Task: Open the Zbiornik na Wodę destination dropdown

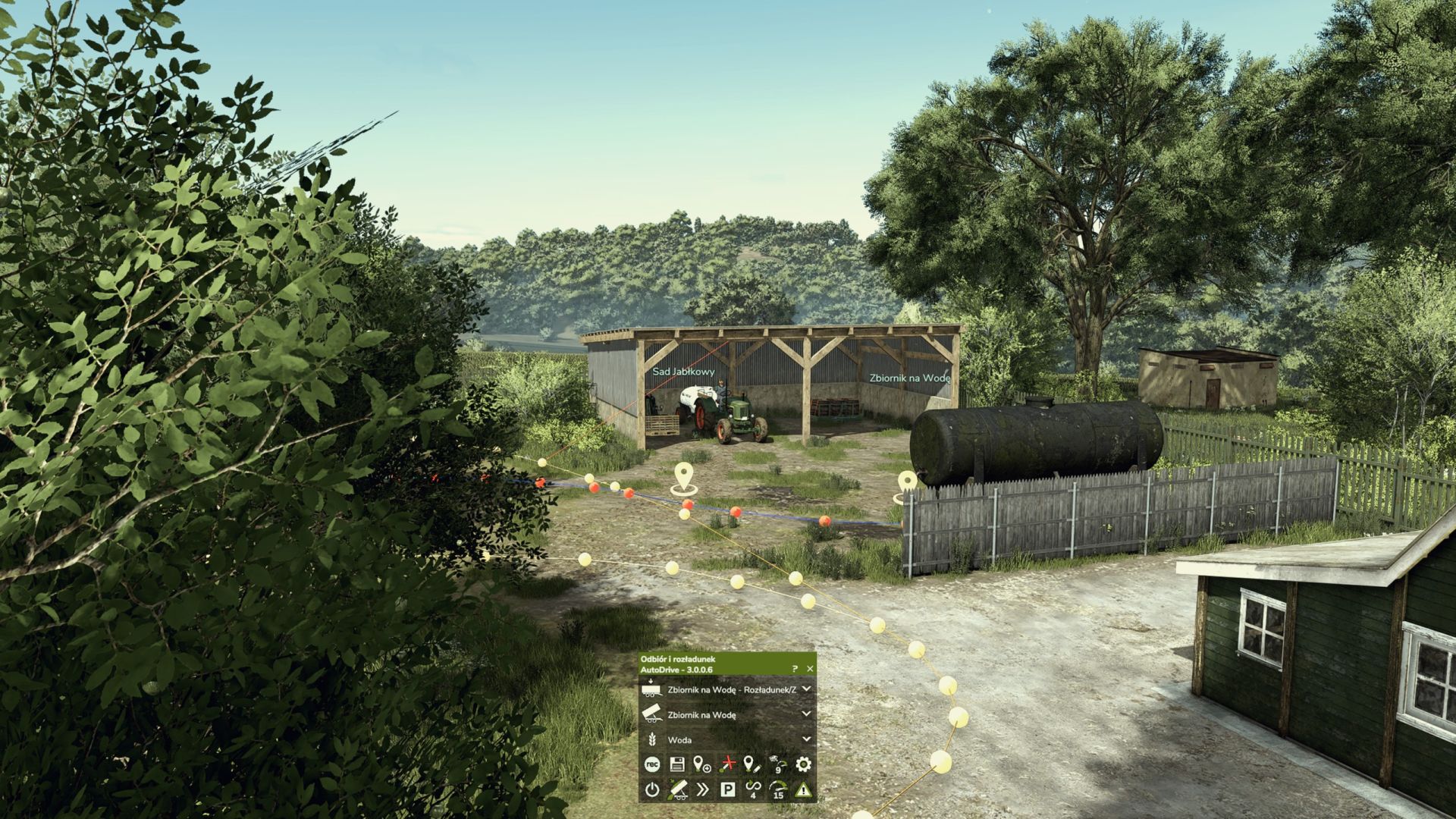Action: [806, 713]
